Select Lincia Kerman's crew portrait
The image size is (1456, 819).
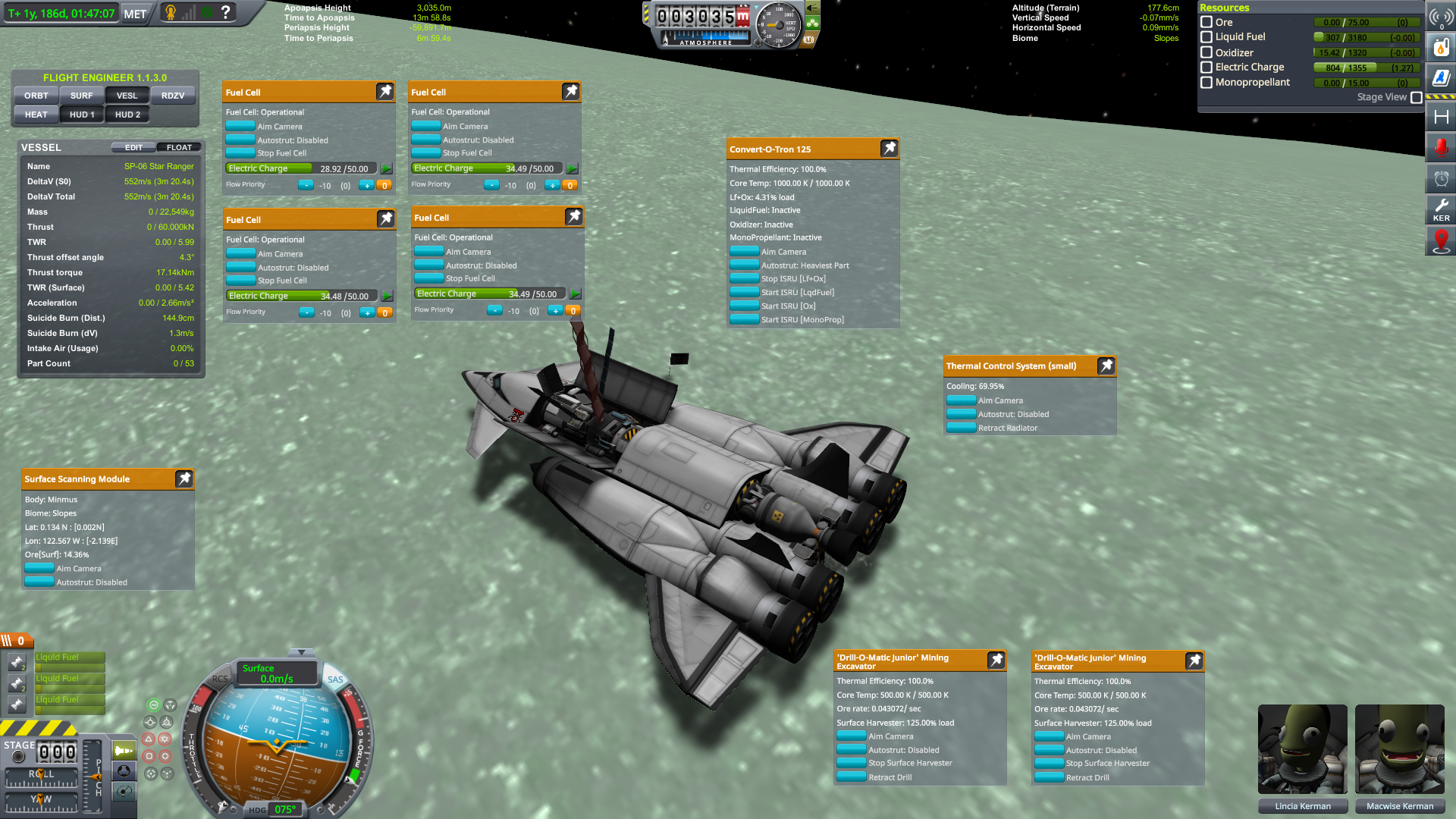[1302, 750]
